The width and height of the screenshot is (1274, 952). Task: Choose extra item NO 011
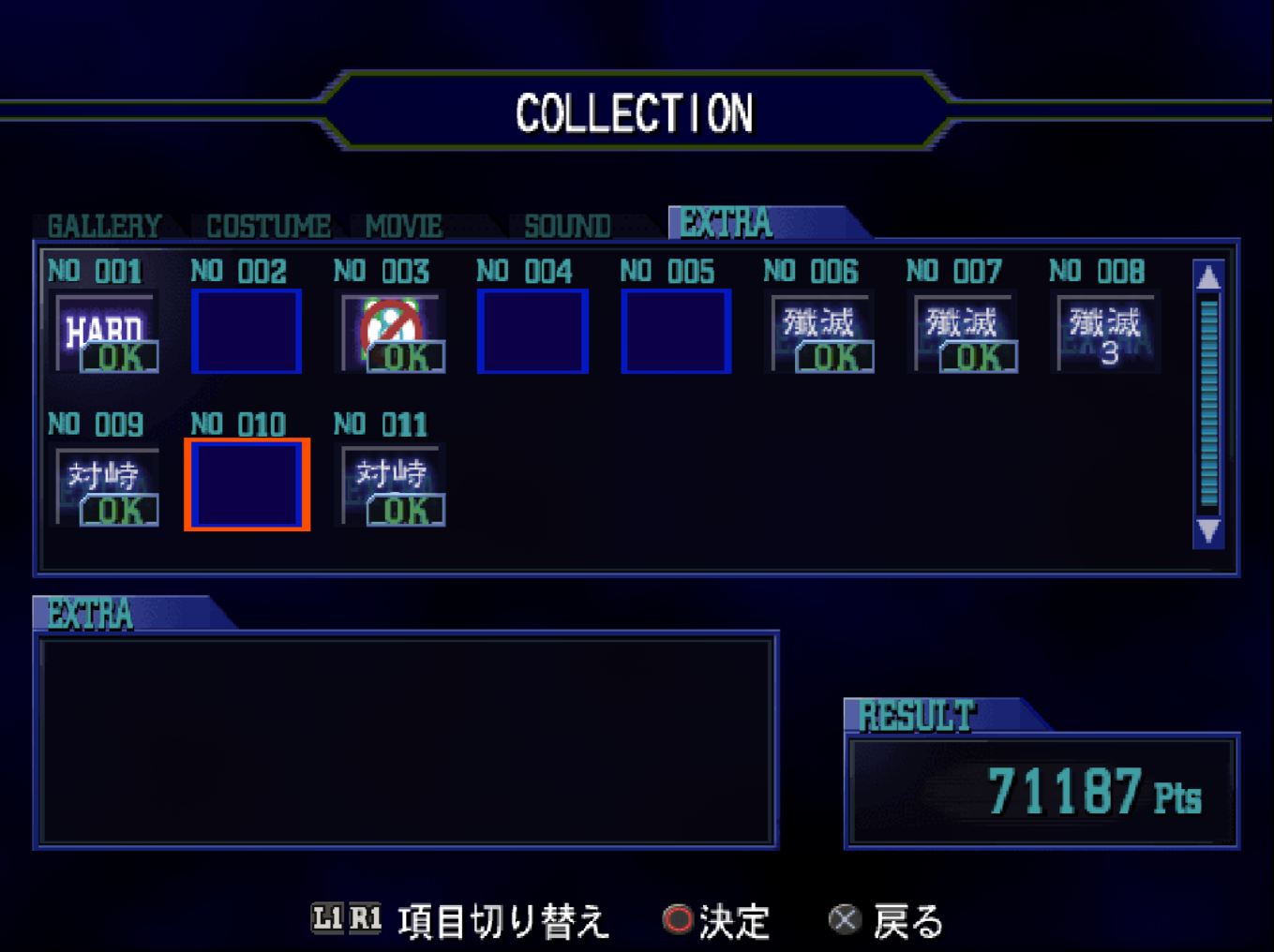coord(393,485)
